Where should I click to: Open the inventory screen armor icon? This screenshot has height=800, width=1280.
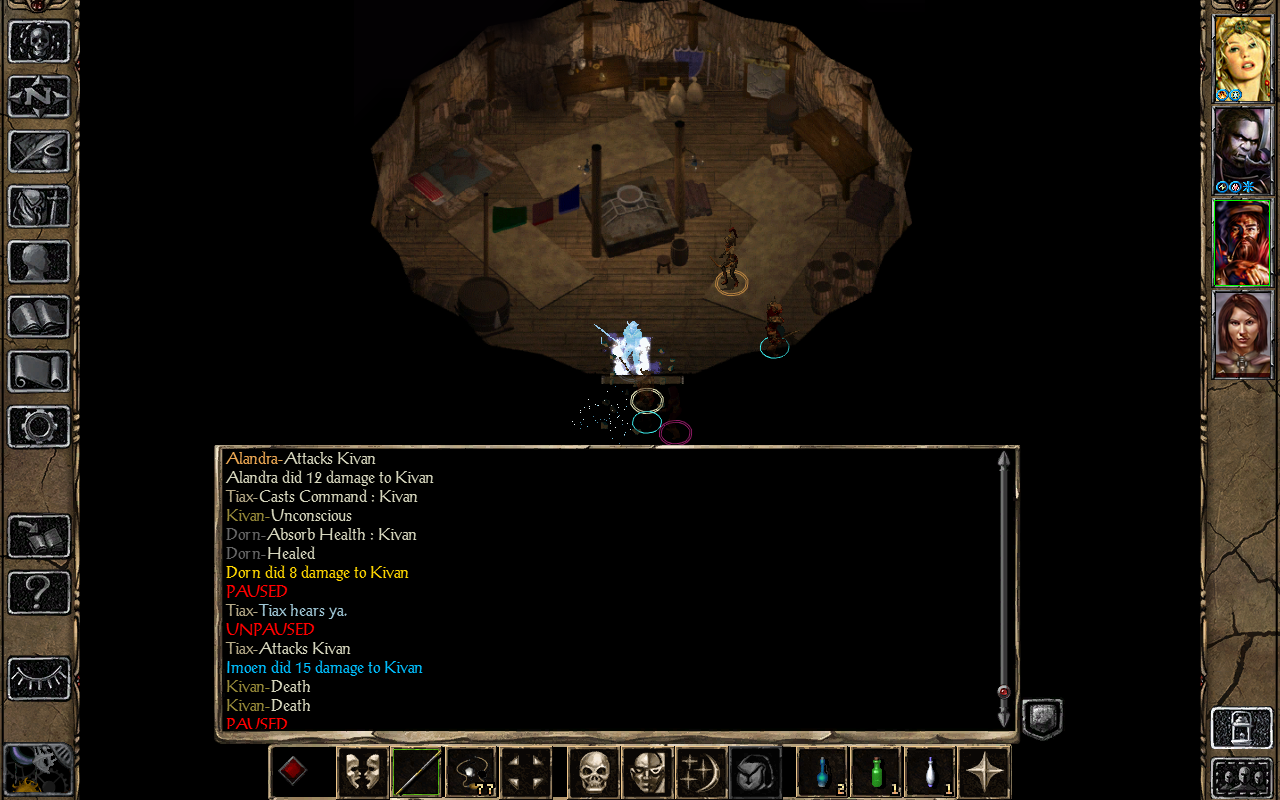40,207
